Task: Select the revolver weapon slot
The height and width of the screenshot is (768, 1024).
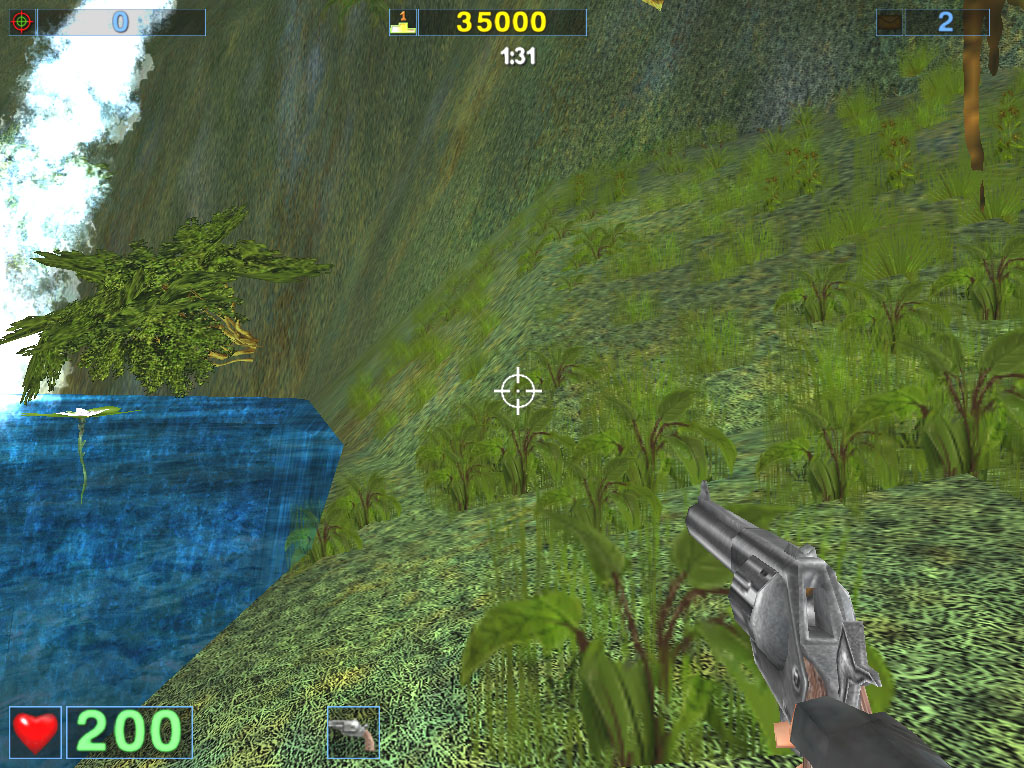Action: coord(353,732)
